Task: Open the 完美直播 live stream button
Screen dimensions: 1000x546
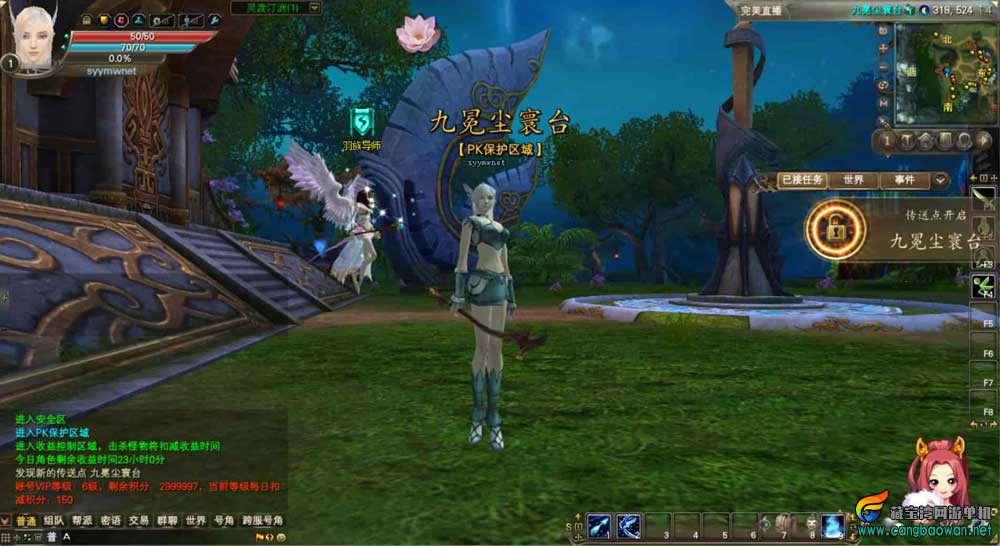Action: (762, 9)
